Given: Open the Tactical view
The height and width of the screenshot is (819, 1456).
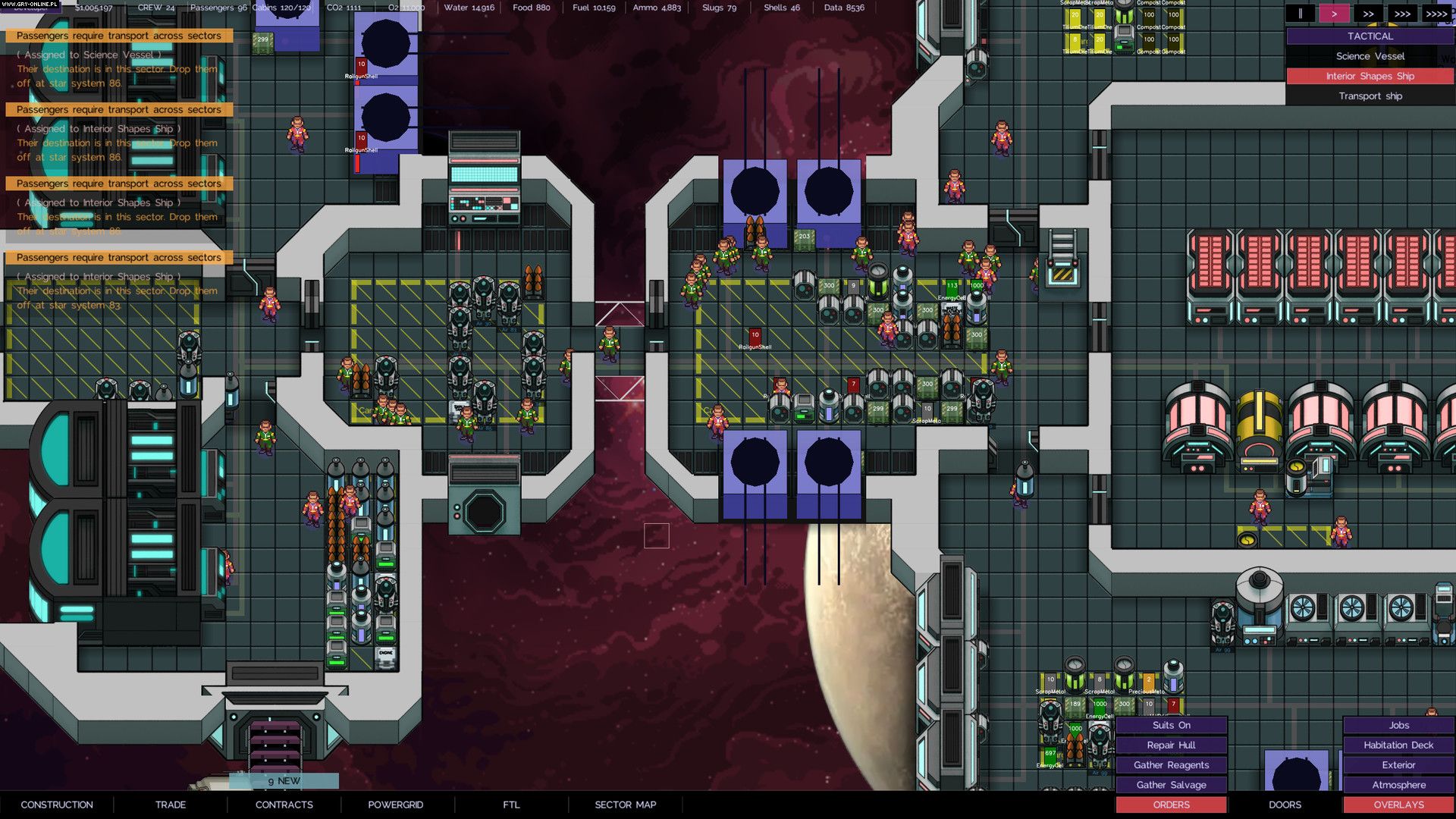Looking at the screenshot, I should pos(1370,36).
